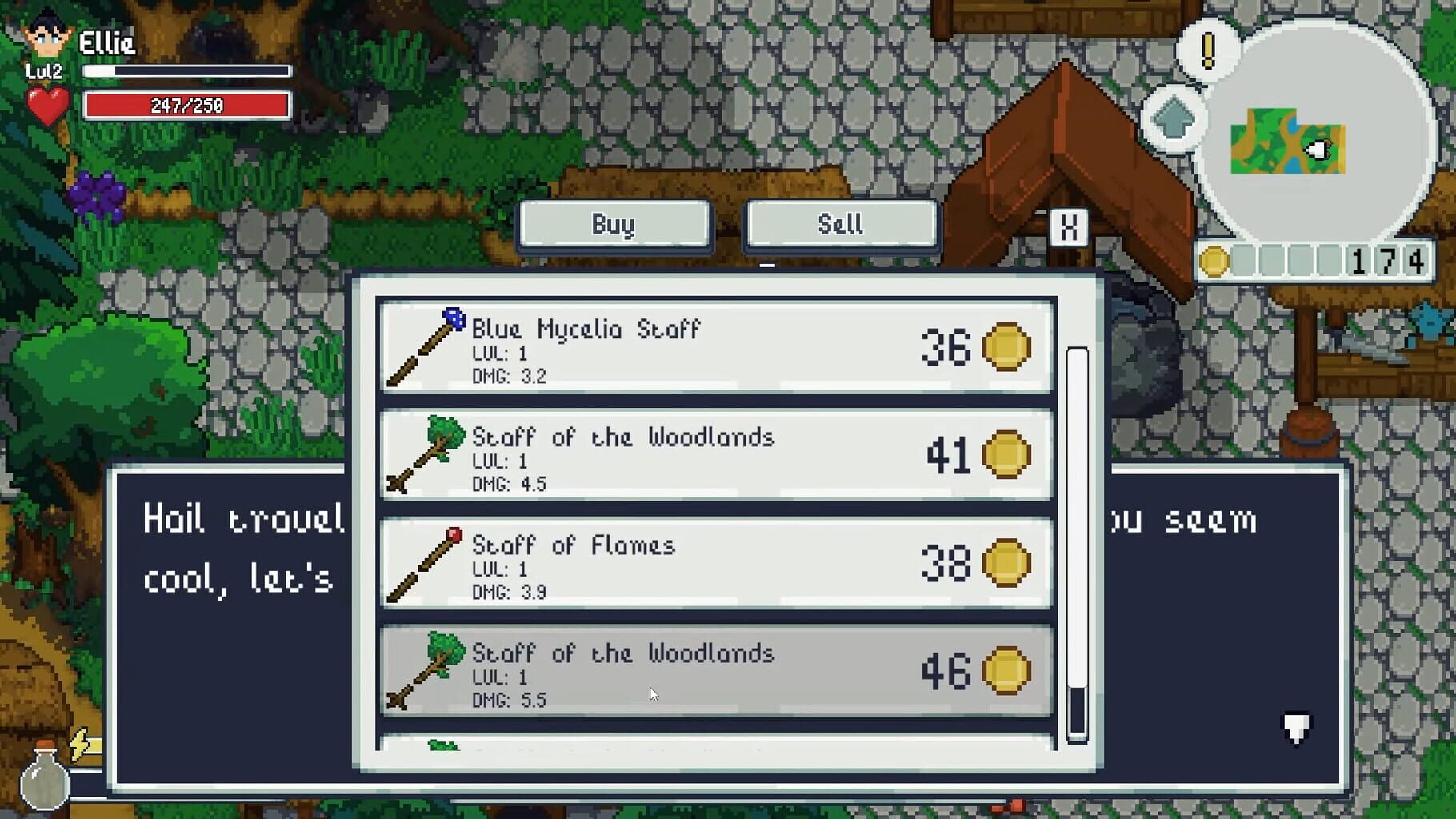The width and height of the screenshot is (1456, 819).
Task: Switch to the Buy tab
Action: (x=614, y=225)
